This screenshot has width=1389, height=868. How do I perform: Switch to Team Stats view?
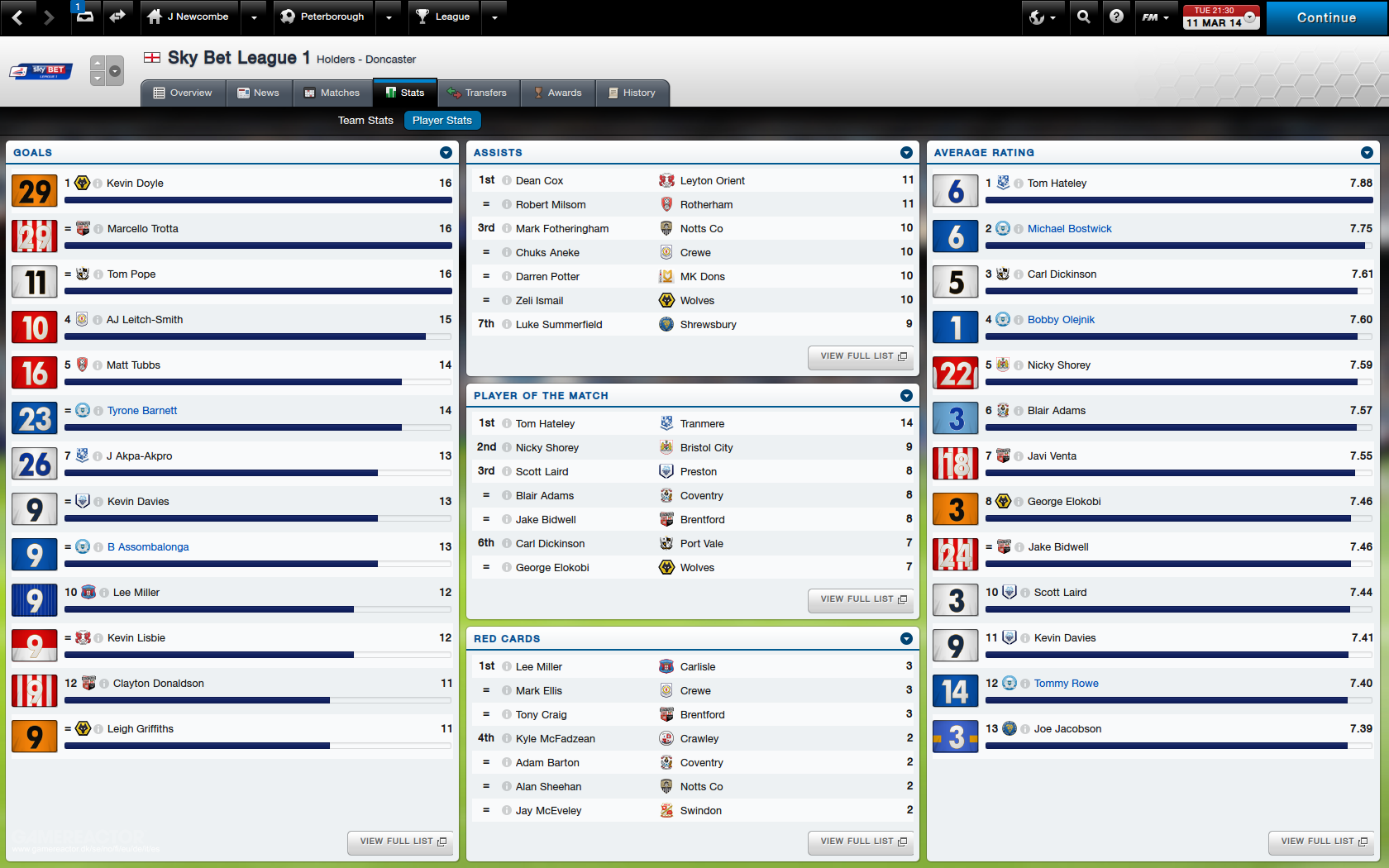(365, 120)
